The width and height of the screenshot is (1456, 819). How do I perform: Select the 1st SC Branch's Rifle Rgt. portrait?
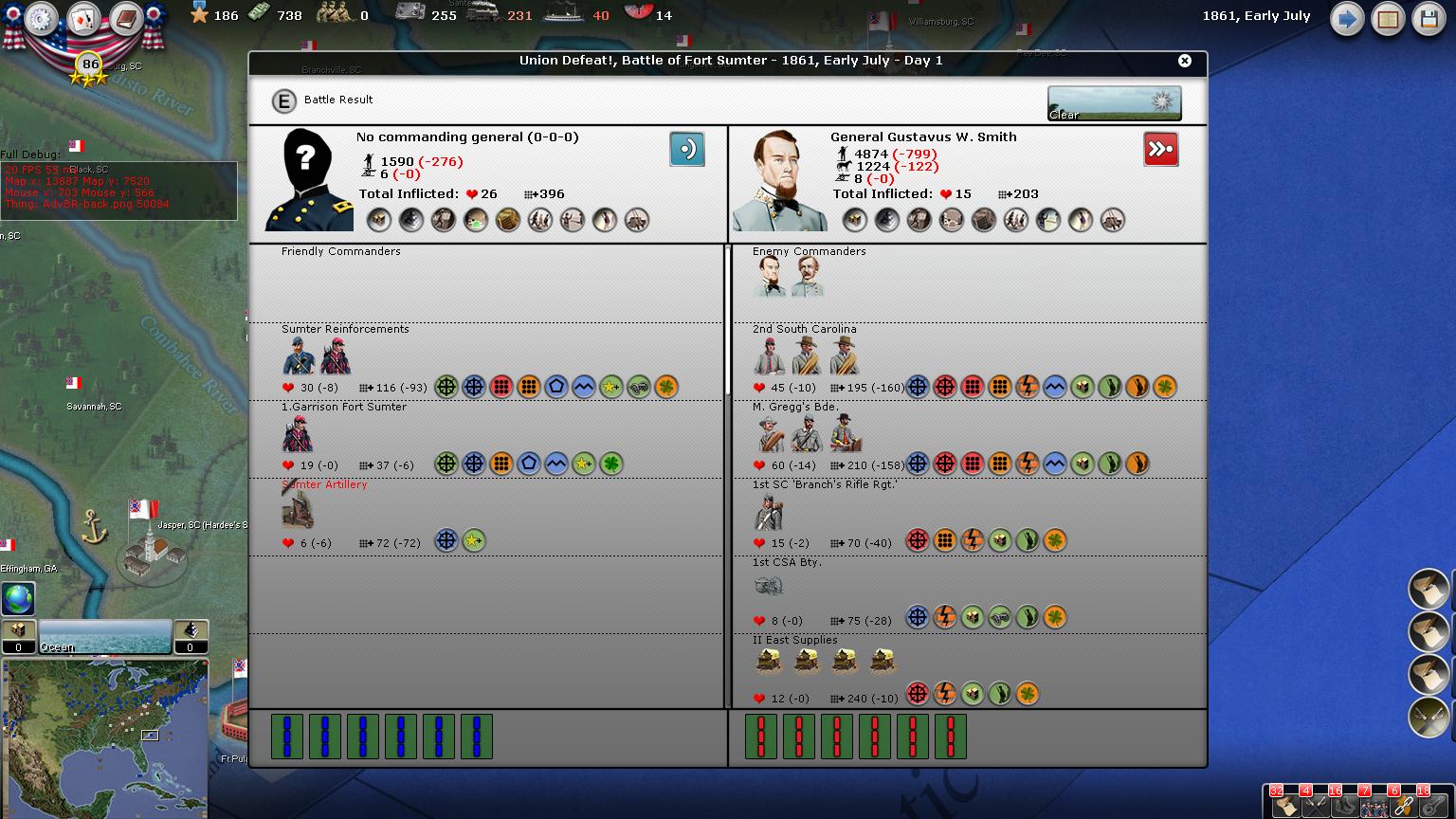[x=769, y=512]
